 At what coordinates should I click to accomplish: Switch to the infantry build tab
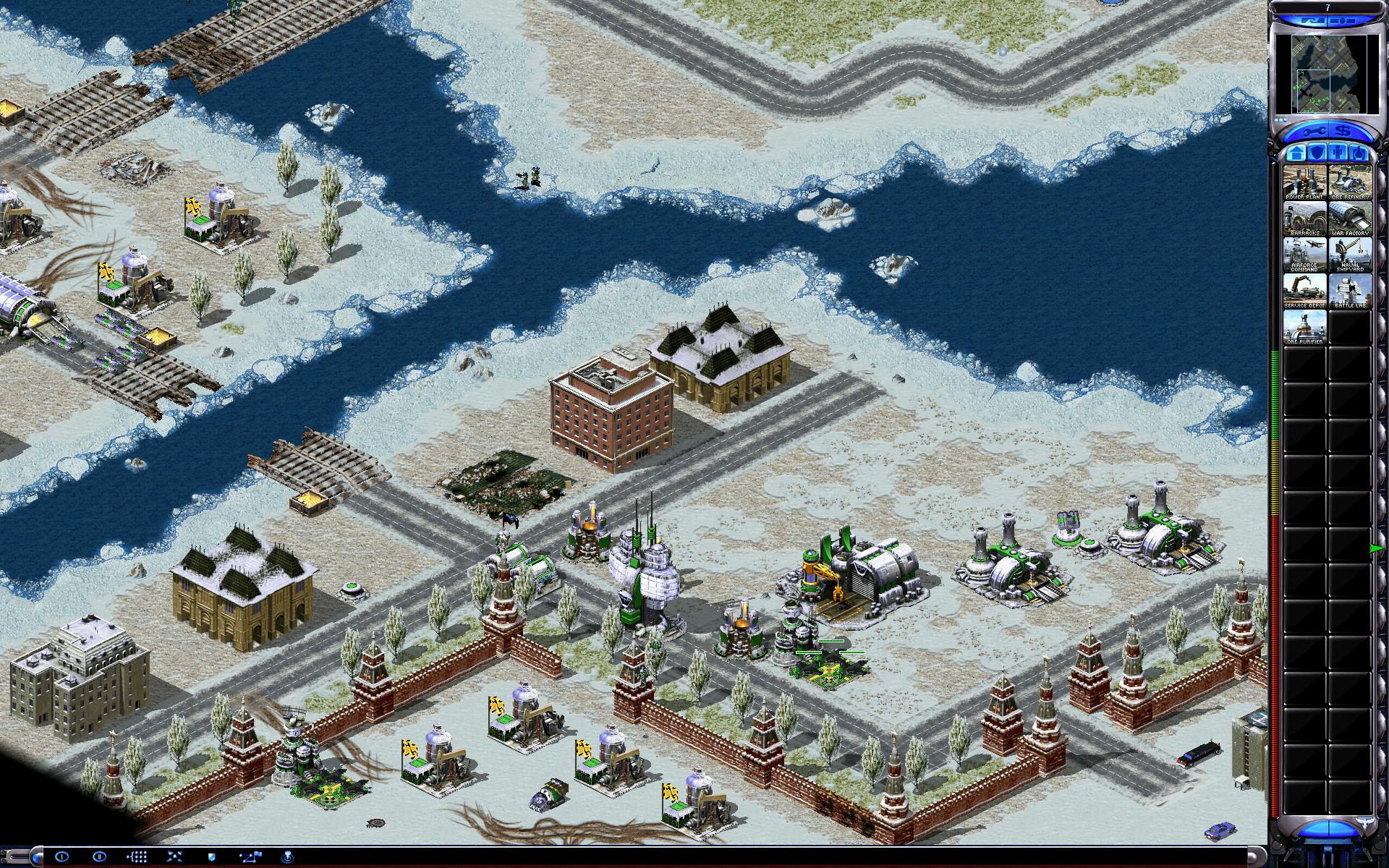[x=1337, y=153]
